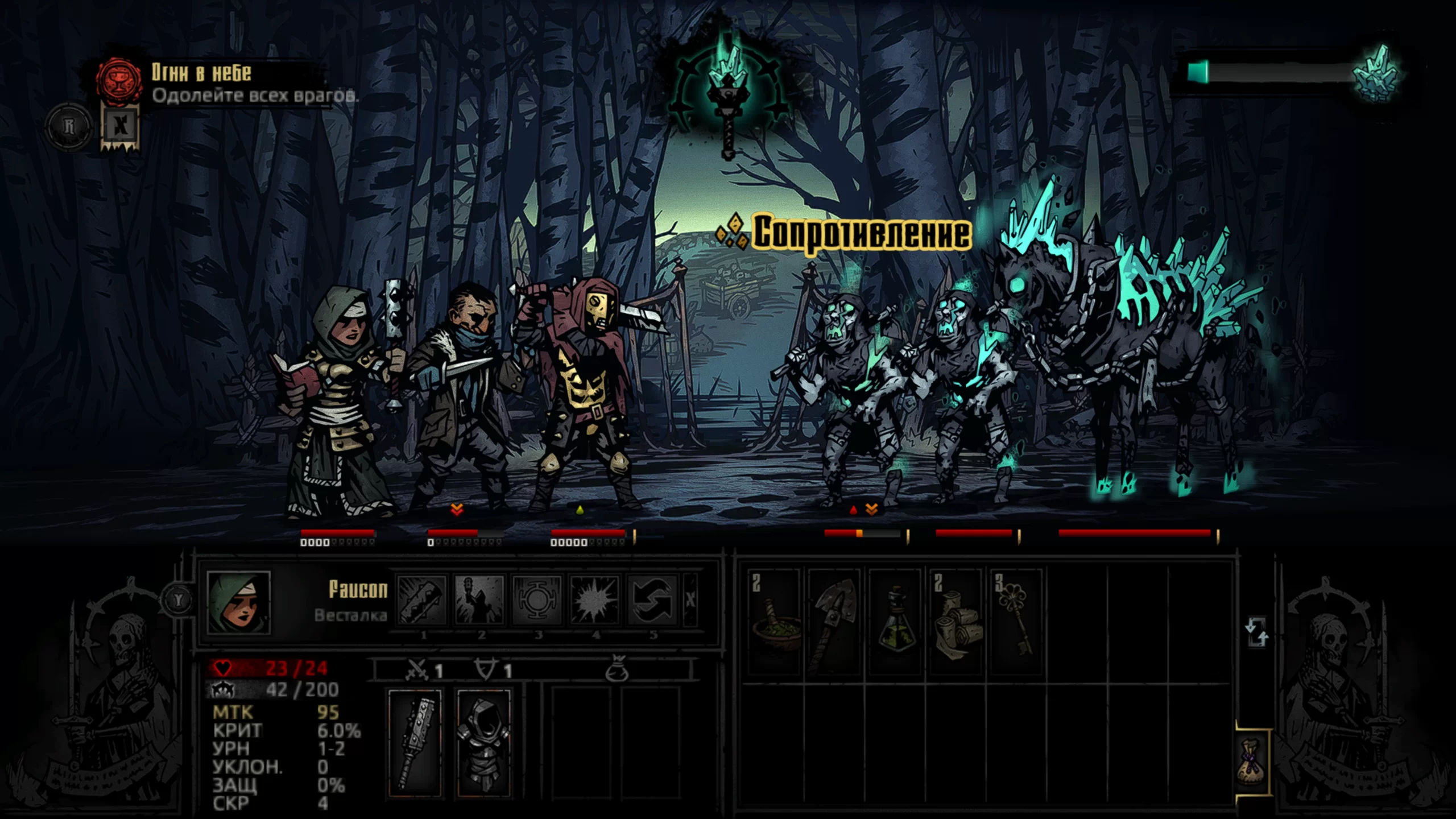Click the swap position arrows skill
Screen dimensions: 1456x819
click(x=652, y=599)
